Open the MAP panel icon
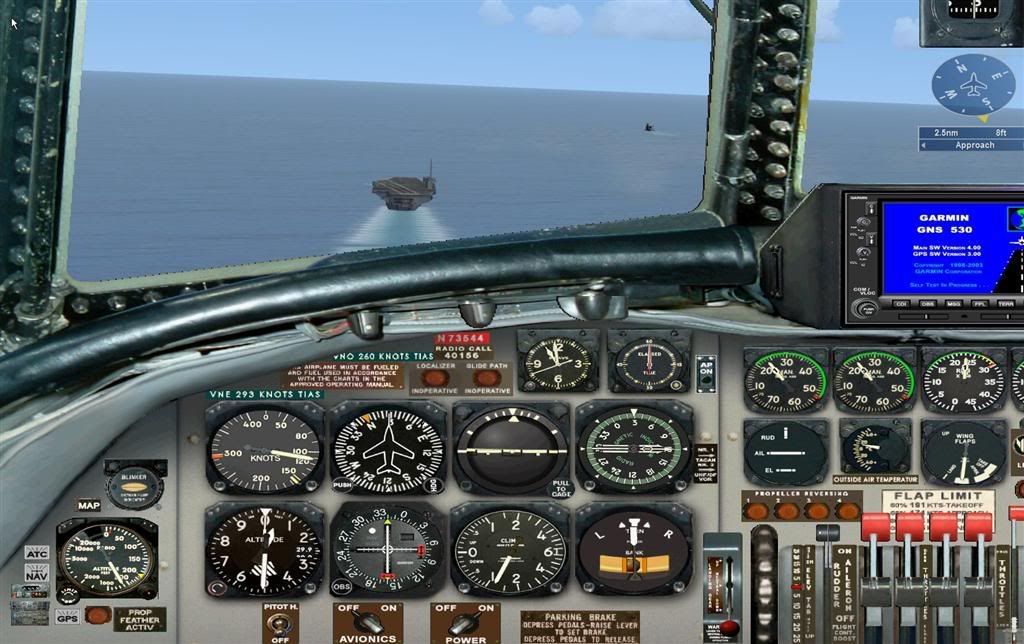Image resolution: width=1024 pixels, height=644 pixels. click(x=89, y=505)
